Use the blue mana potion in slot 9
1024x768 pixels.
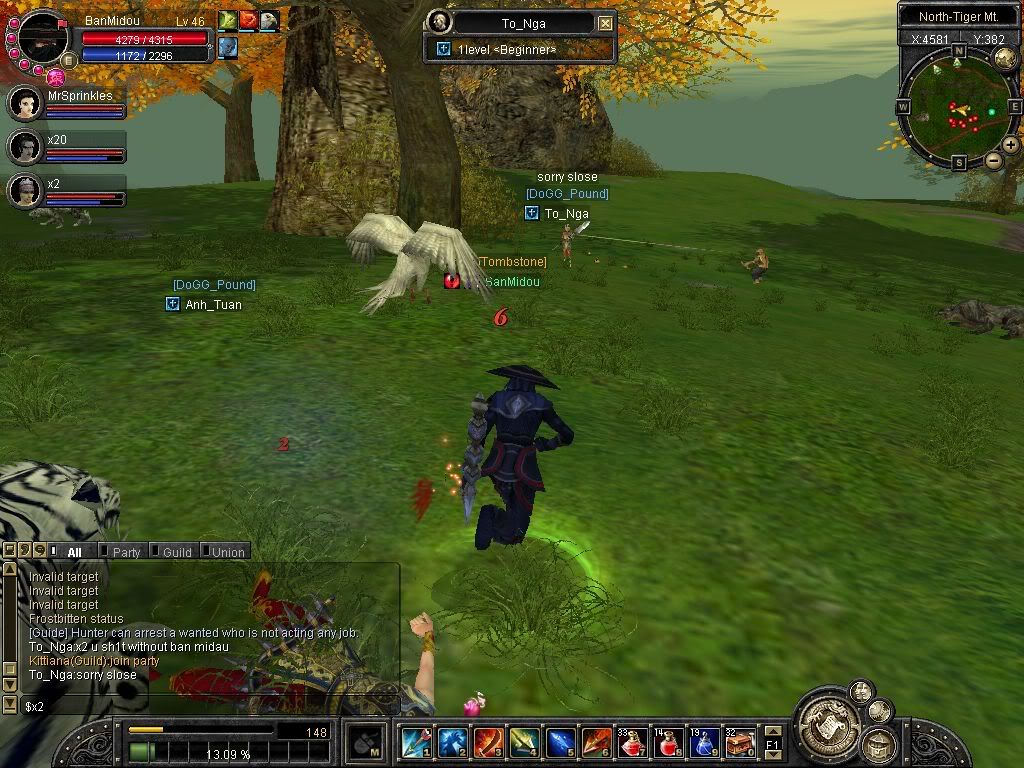(x=704, y=742)
